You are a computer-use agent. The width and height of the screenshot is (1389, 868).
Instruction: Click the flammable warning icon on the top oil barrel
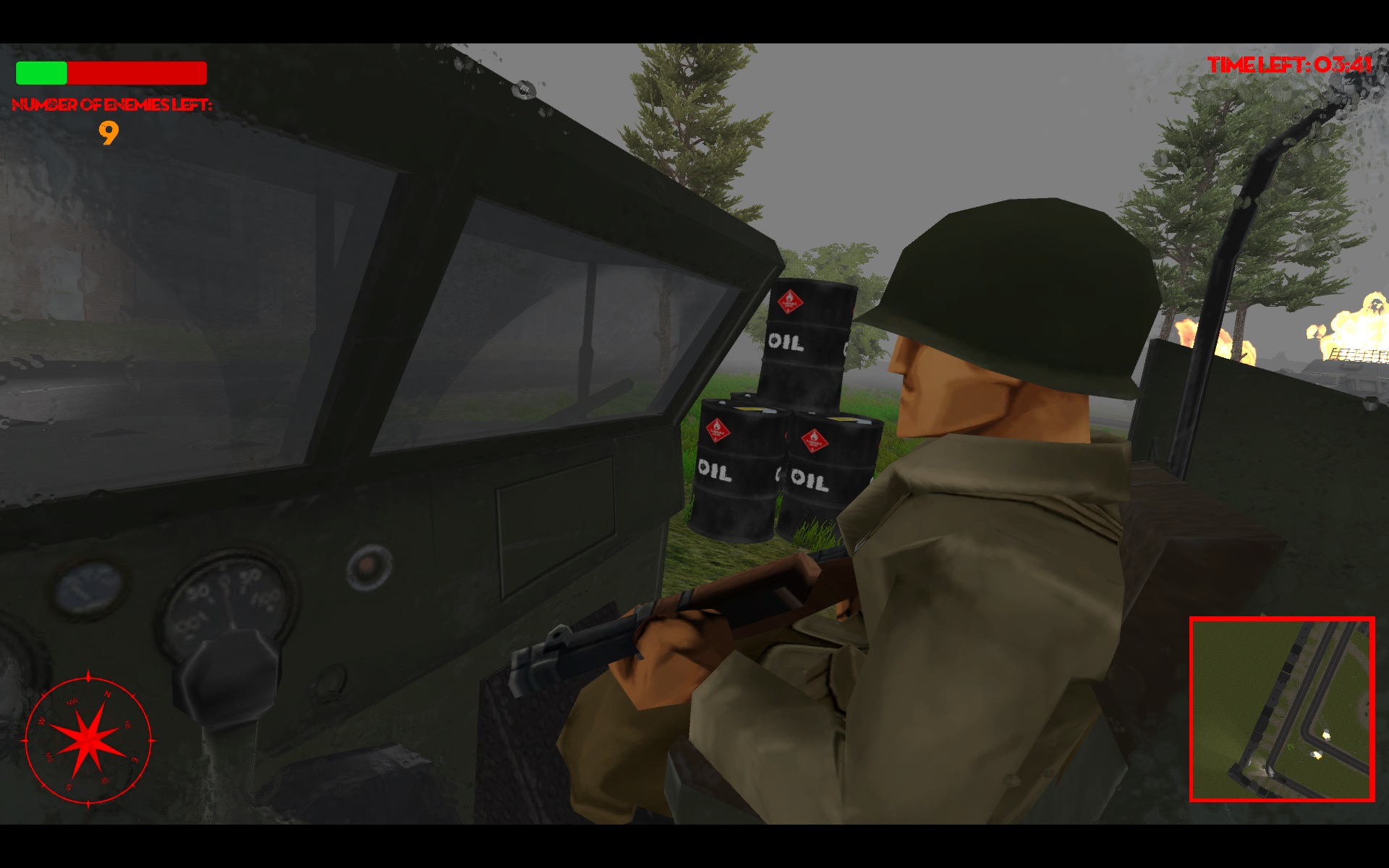[x=791, y=302]
